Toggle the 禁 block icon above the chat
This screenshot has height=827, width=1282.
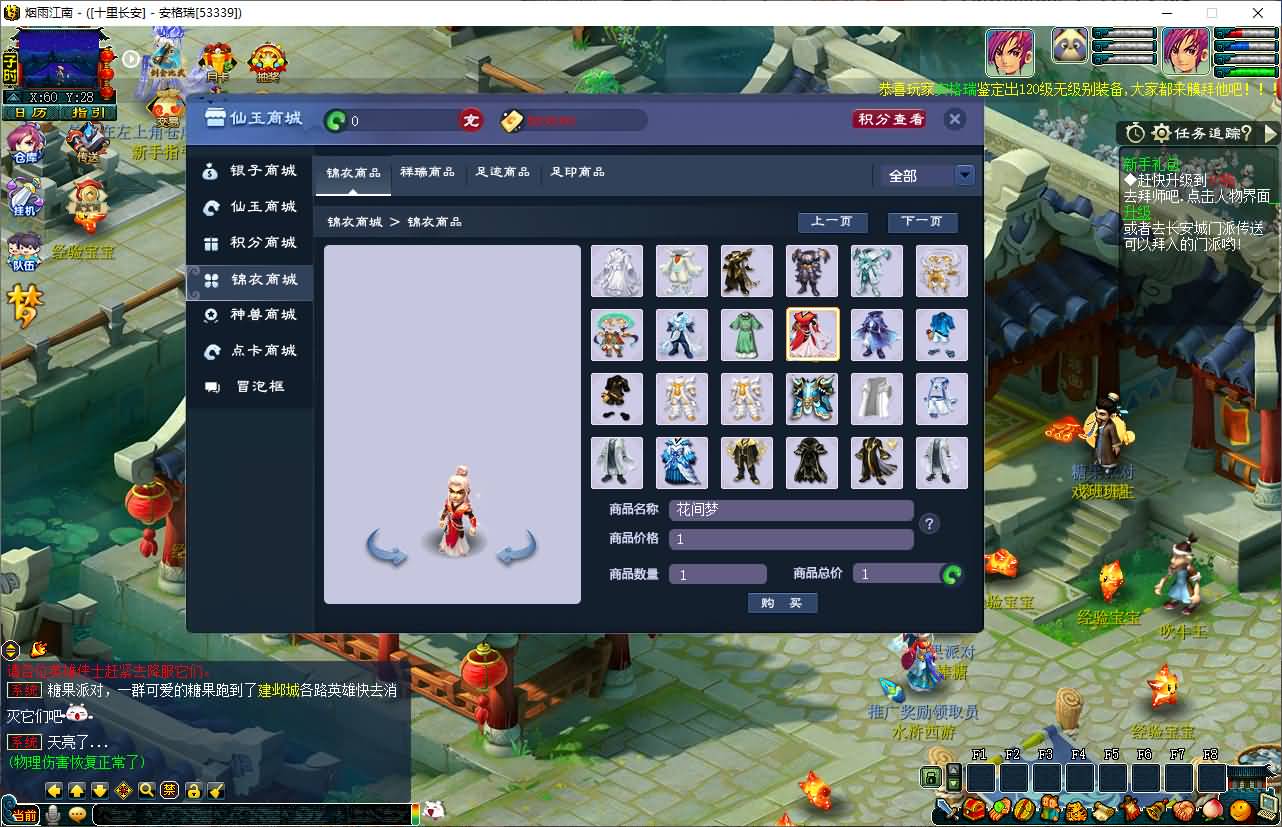[x=170, y=791]
